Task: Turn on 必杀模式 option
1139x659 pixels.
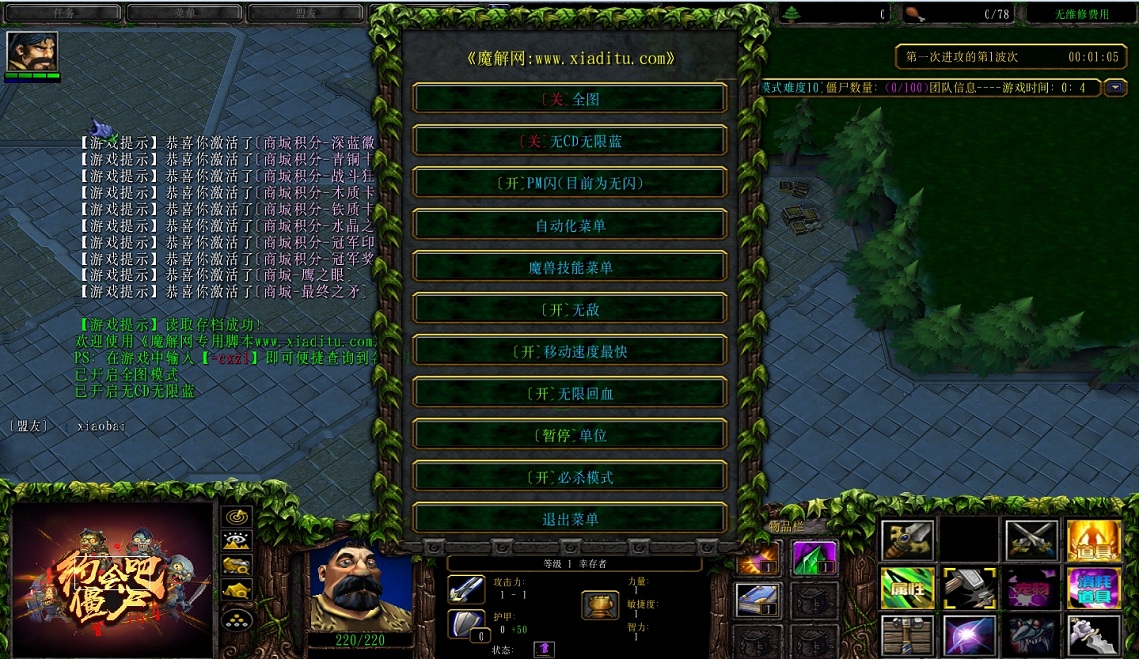Action: pos(570,477)
